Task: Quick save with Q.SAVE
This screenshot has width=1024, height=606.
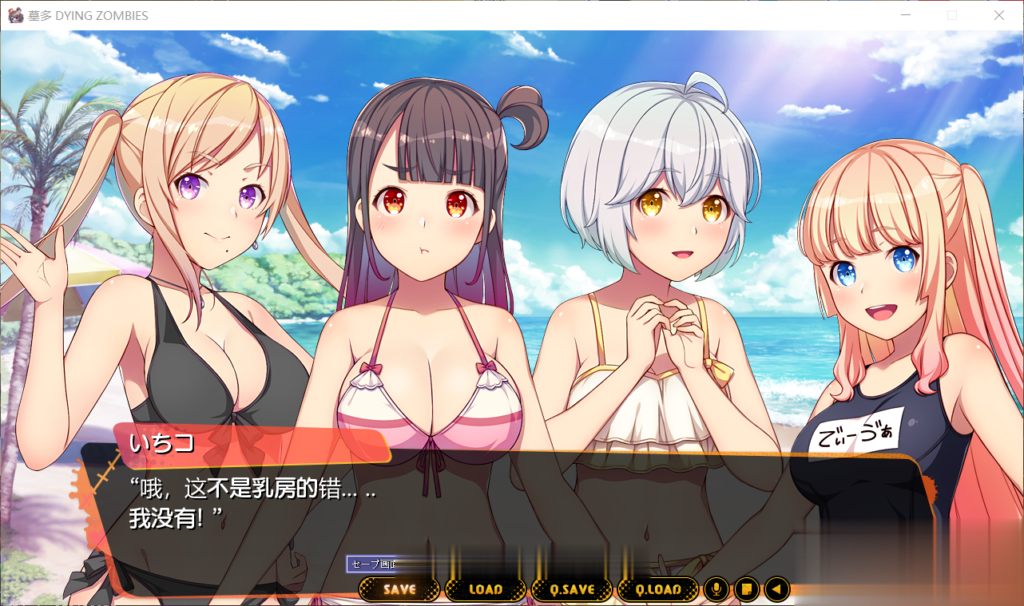Action: (x=572, y=590)
